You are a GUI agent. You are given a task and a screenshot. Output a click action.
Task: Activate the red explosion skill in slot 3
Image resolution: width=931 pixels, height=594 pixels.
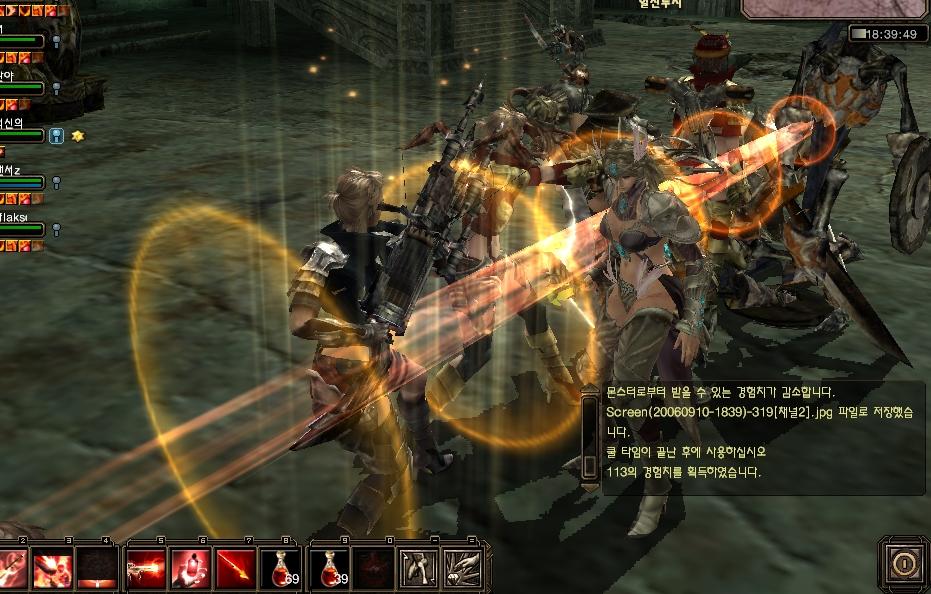(x=50, y=568)
